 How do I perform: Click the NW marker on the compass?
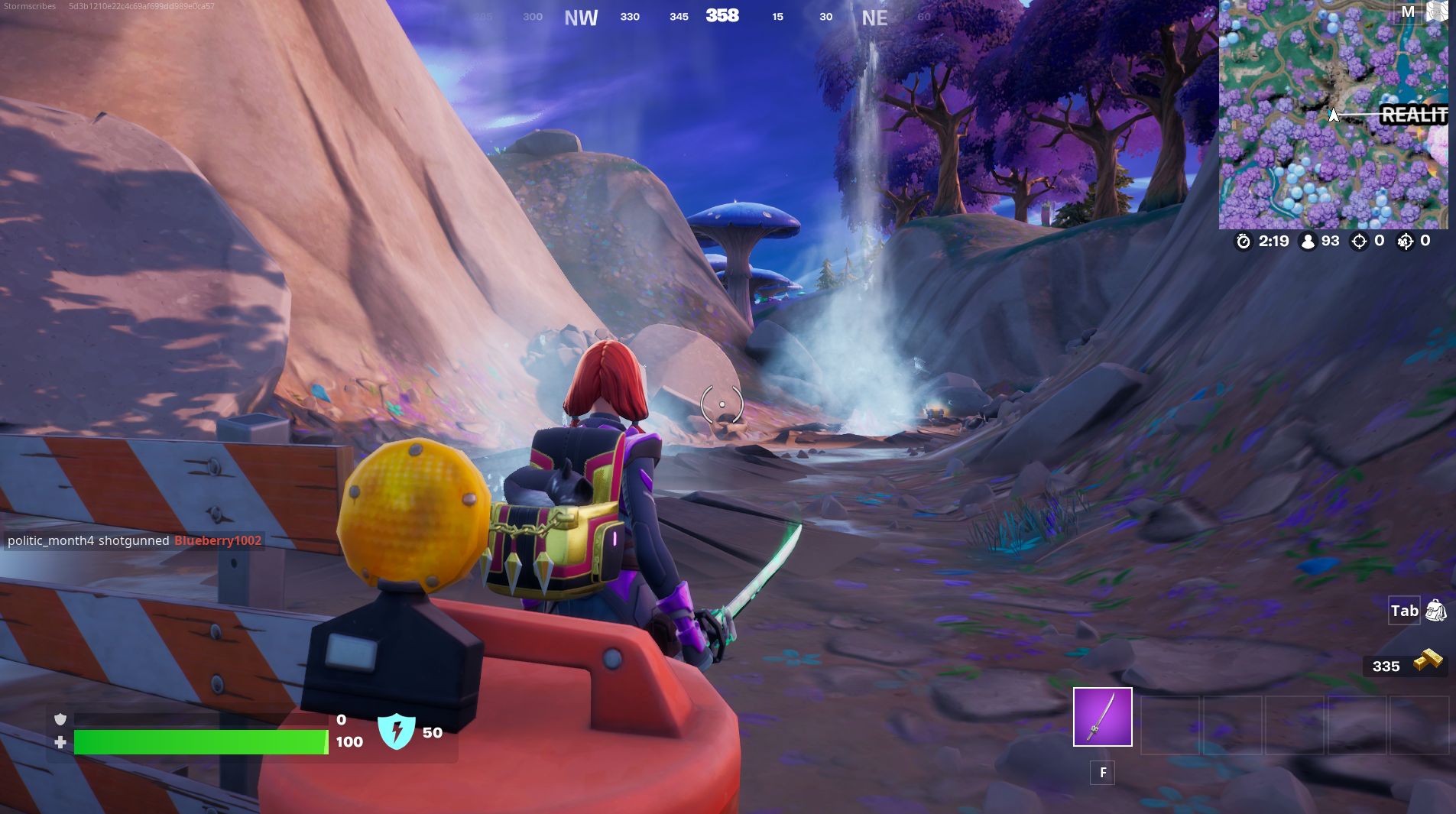582,17
